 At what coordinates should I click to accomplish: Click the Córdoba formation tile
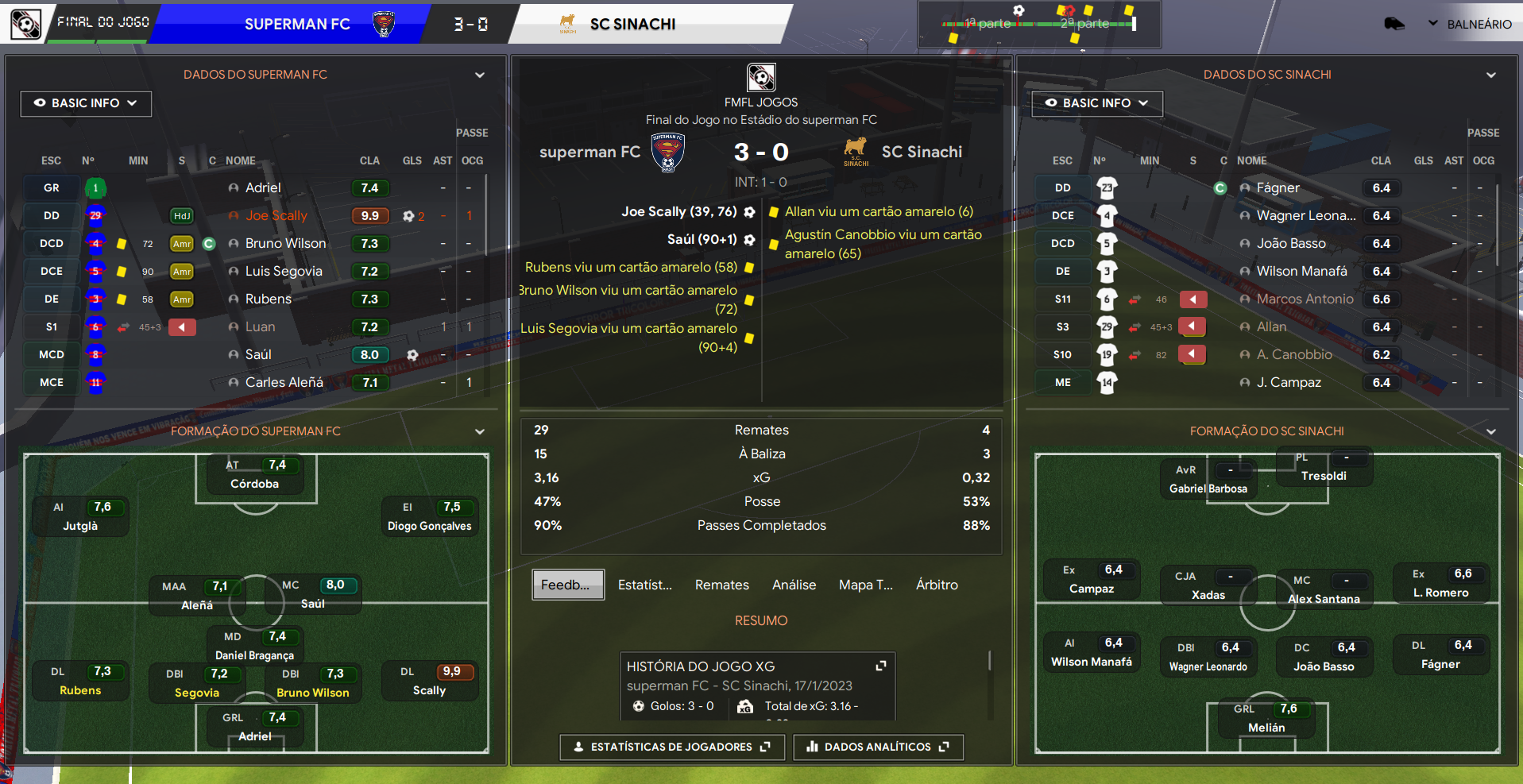[x=255, y=475]
